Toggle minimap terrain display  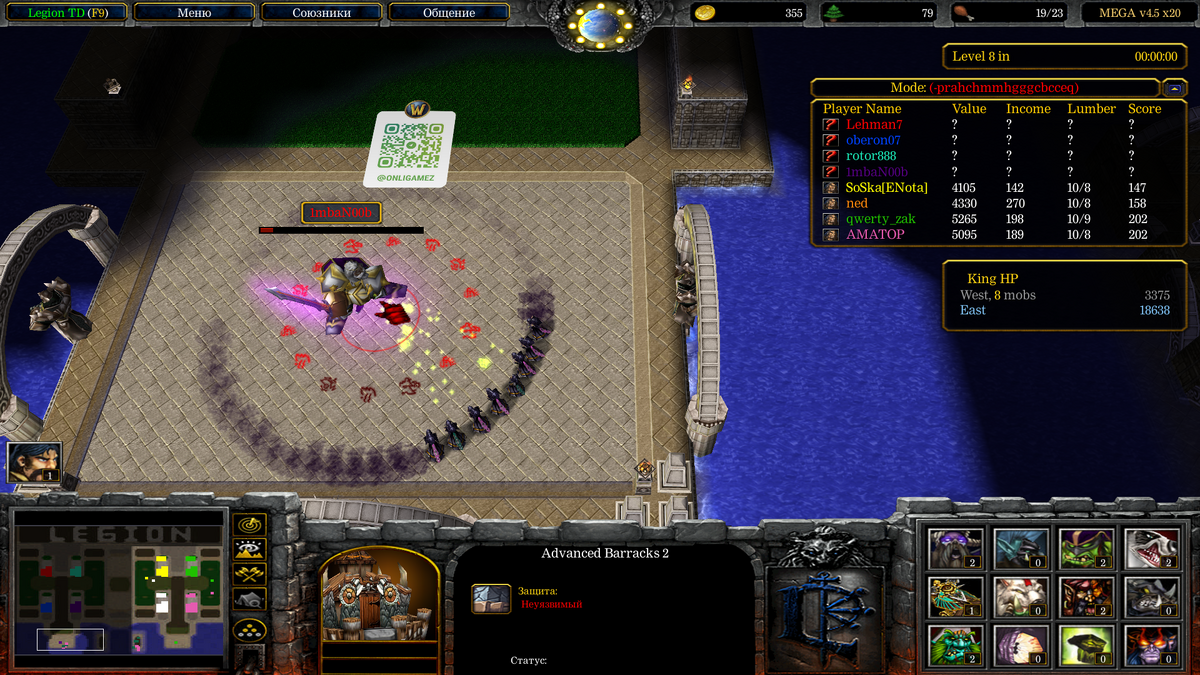249,549
